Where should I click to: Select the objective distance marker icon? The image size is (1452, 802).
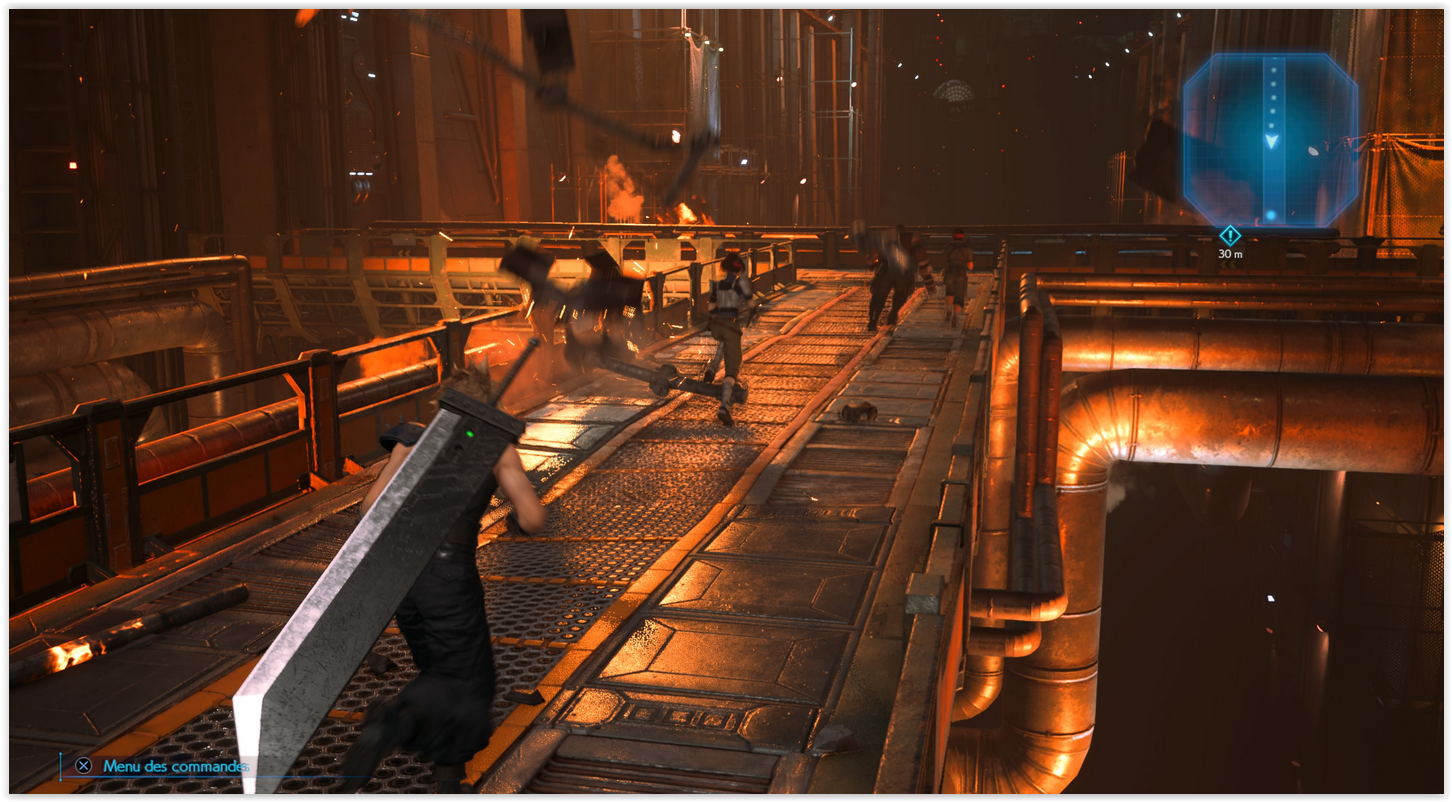pyautogui.click(x=1230, y=235)
